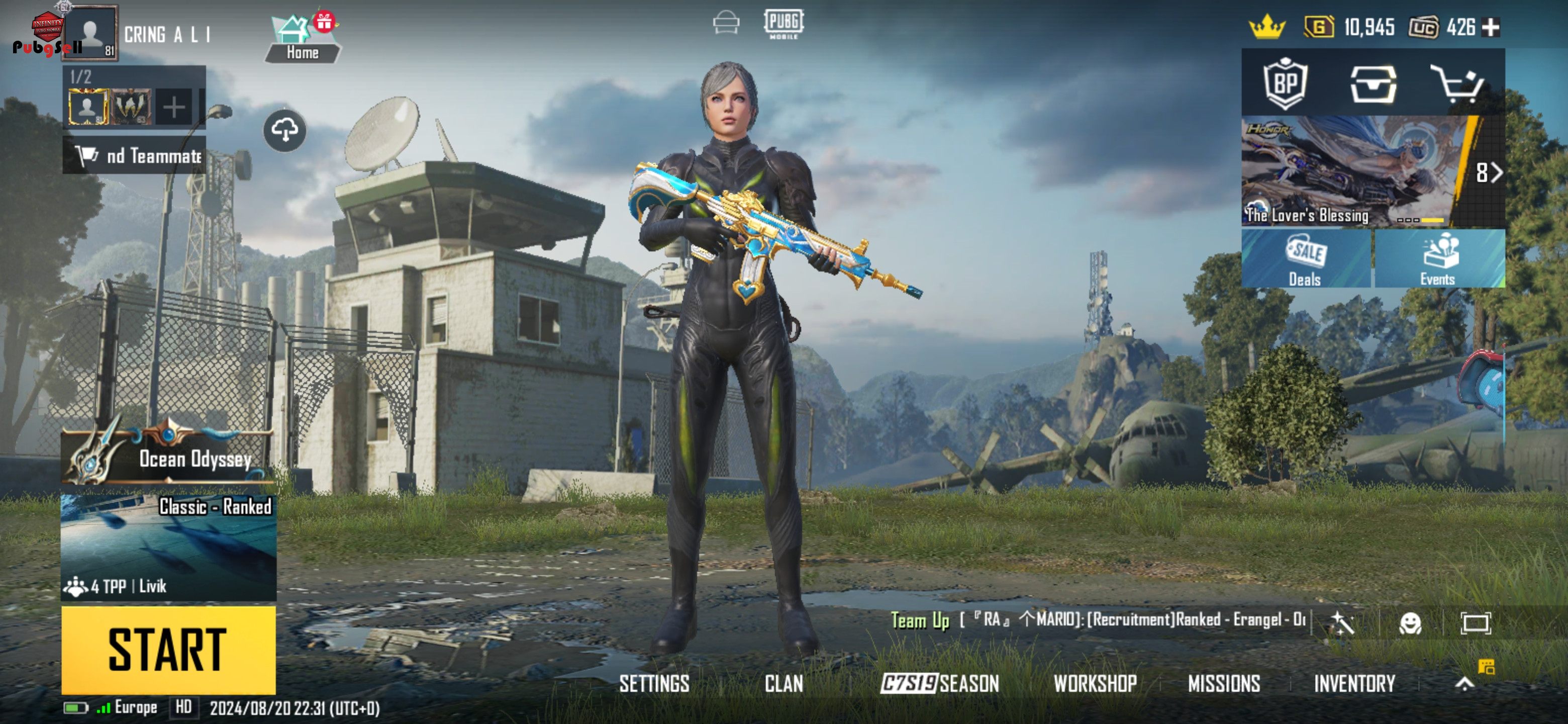Open the Workshop
This screenshot has width=1568, height=724.
(x=1095, y=684)
